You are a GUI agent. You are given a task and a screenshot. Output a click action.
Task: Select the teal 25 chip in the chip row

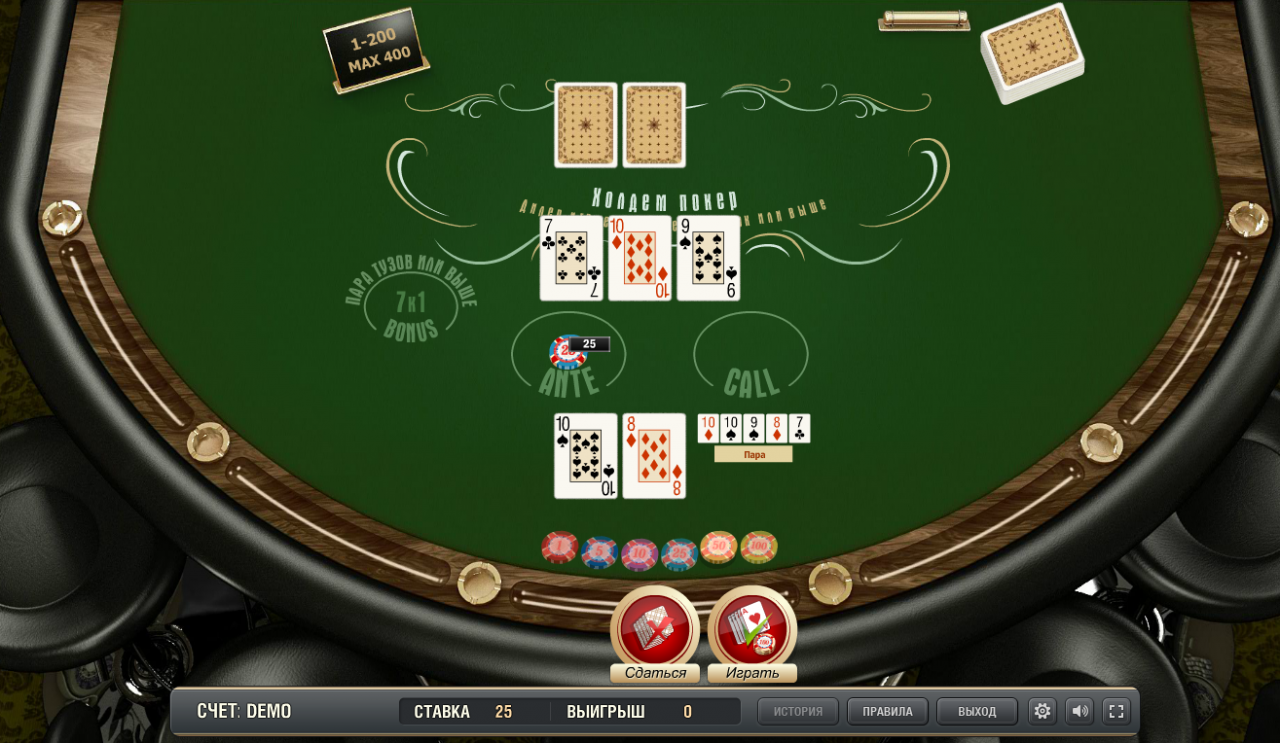click(x=679, y=553)
